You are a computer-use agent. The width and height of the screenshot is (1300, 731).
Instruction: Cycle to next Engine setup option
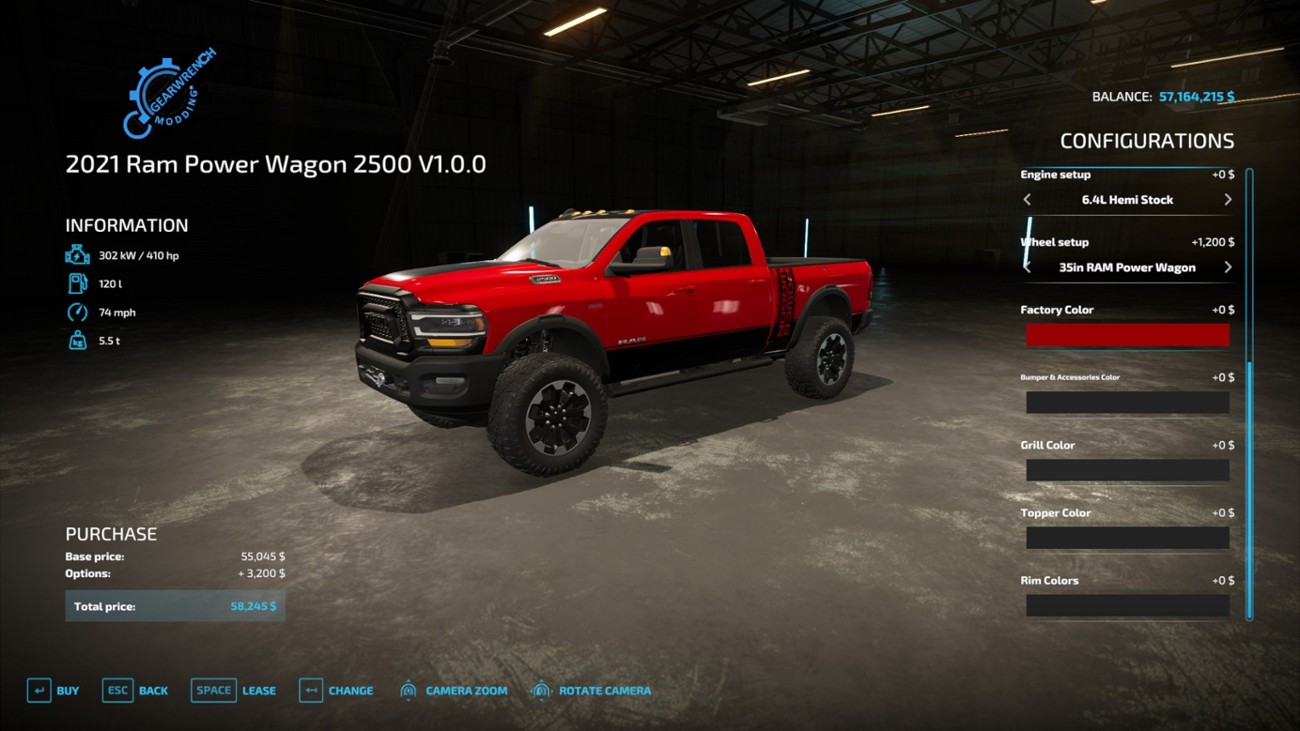click(1228, 199)
